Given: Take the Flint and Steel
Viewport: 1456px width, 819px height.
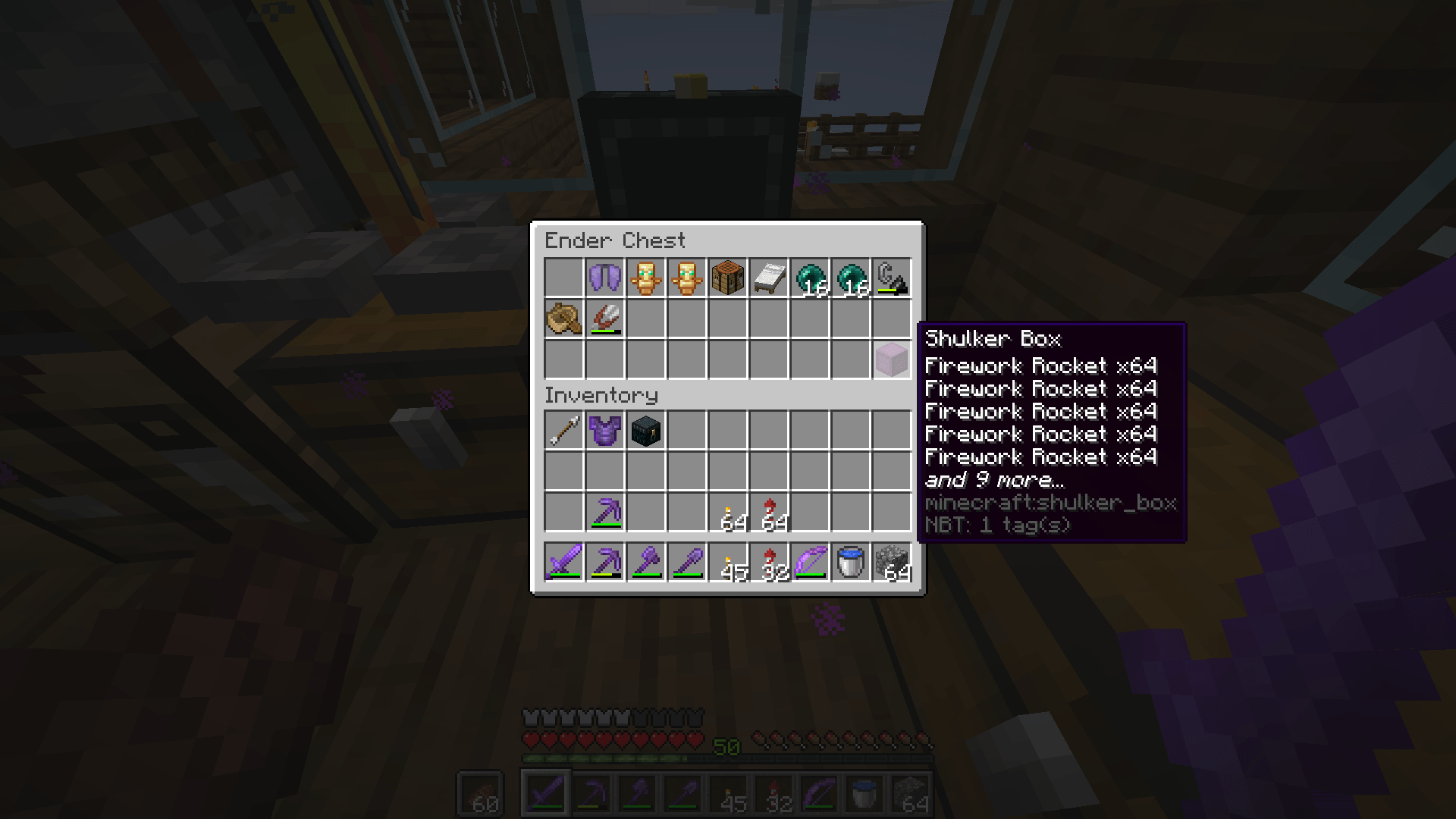Looking at the screenshot, I should click(891, 278).
